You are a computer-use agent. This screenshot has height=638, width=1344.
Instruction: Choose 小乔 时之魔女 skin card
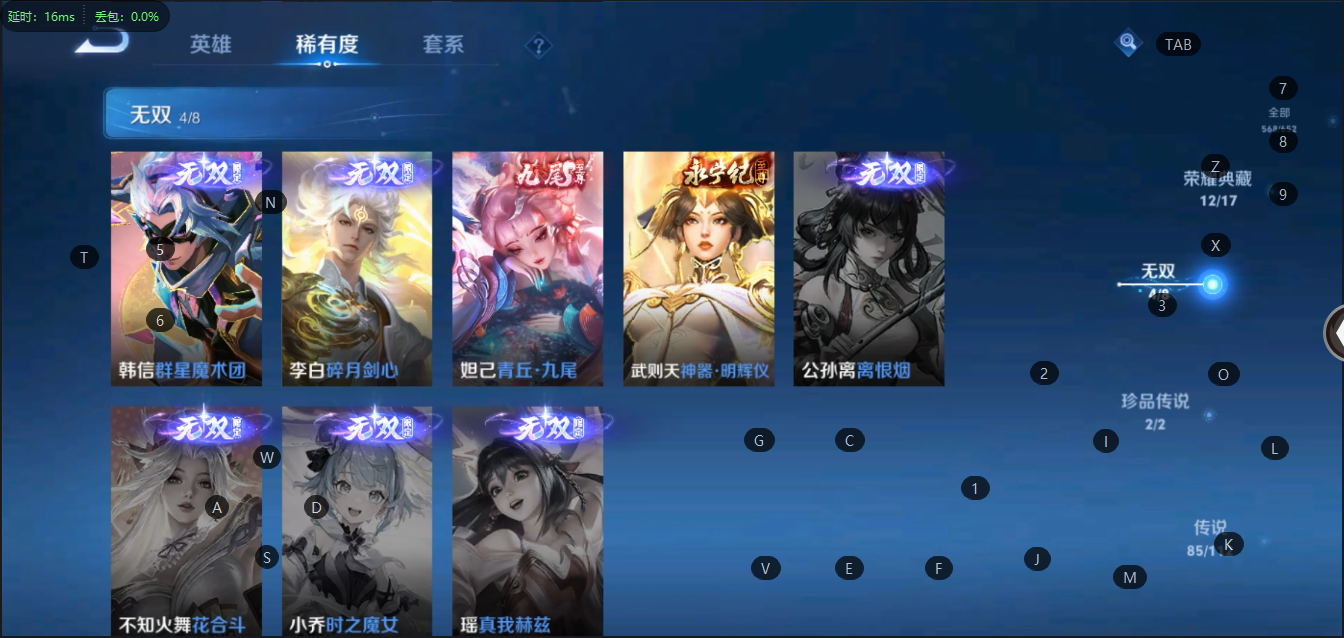coord(357,520)
